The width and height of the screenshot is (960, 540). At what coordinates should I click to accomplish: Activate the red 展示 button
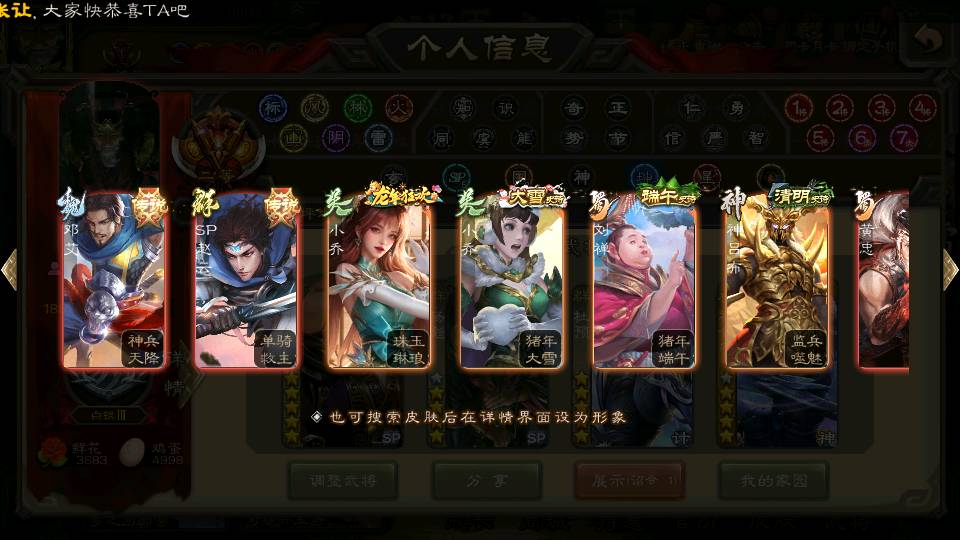(x=630, y=481)
